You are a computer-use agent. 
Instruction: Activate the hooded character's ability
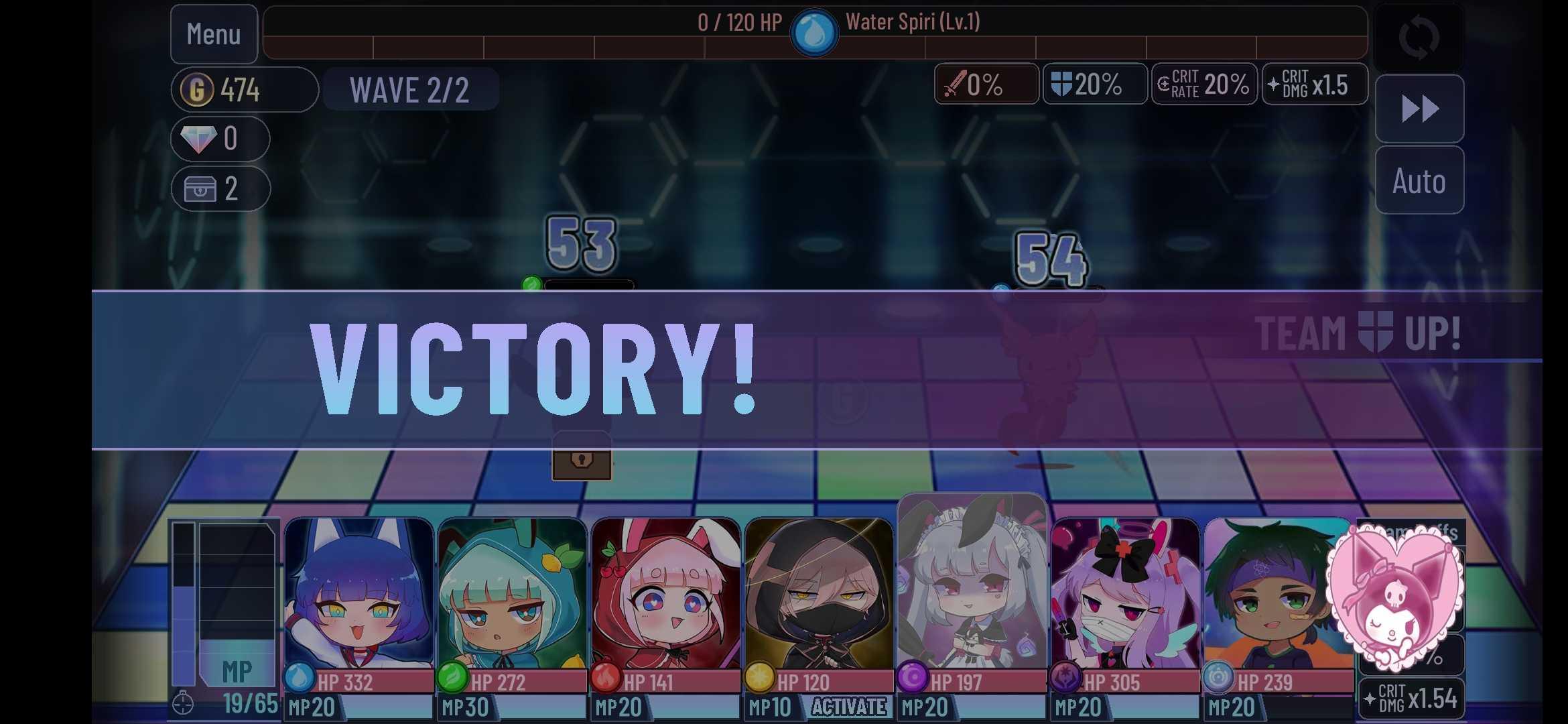849,706
